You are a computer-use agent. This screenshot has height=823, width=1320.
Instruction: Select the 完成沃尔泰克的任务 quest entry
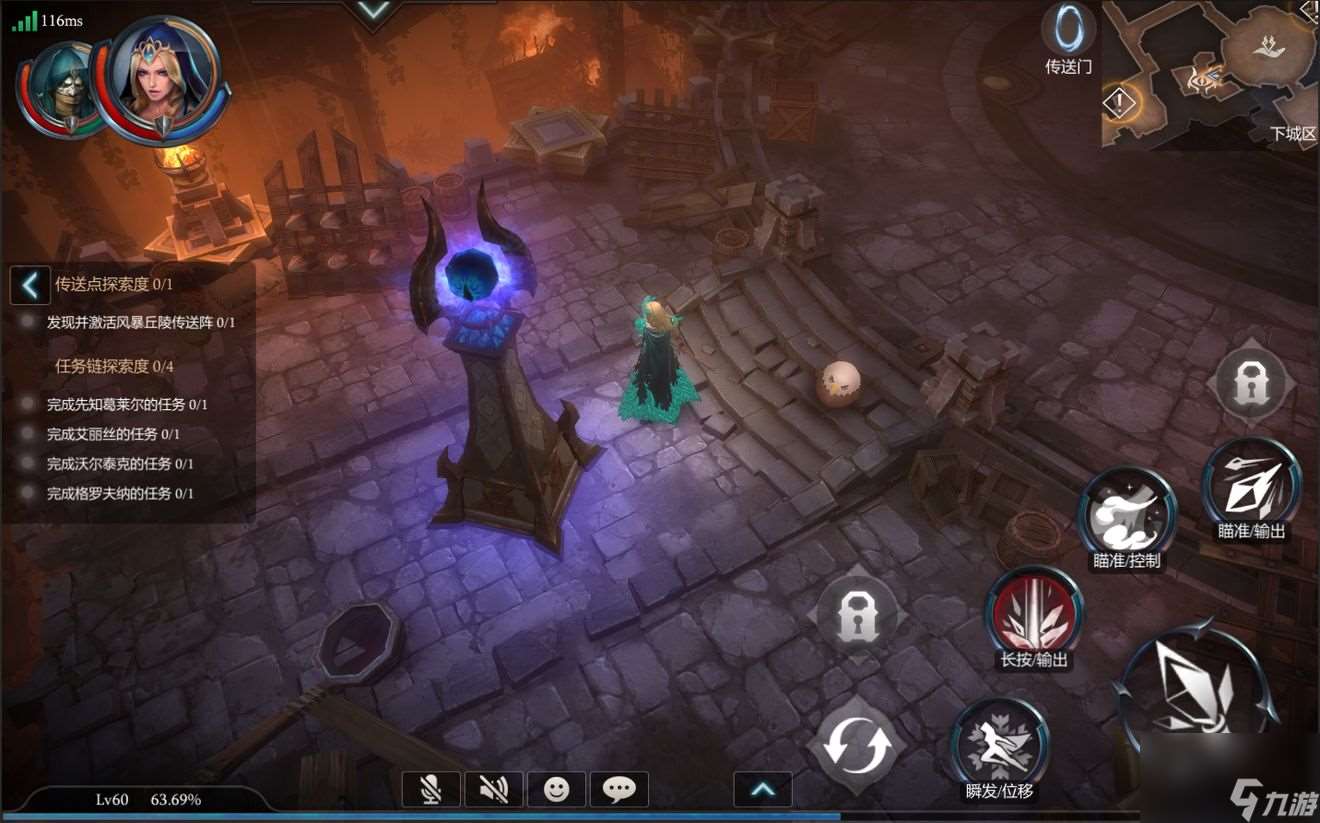(x=120, y=464)
